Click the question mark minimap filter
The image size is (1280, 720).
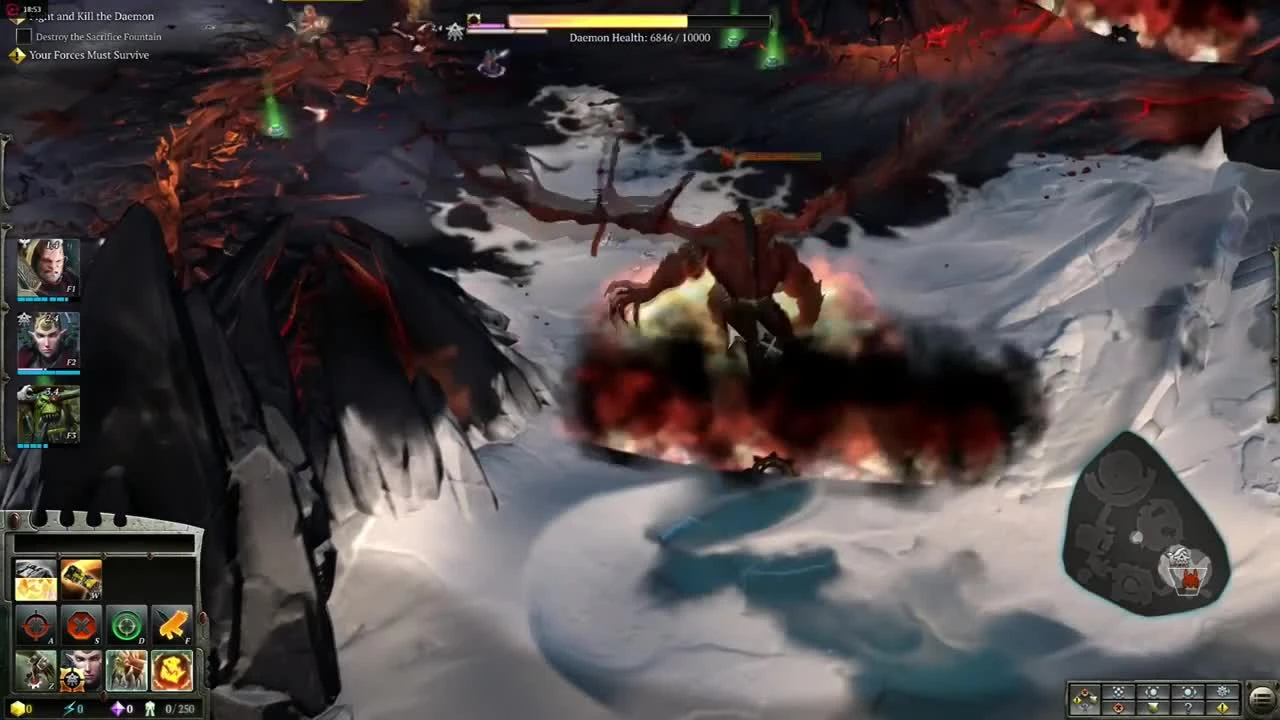pyautogui.click(x=1188, y=706)
